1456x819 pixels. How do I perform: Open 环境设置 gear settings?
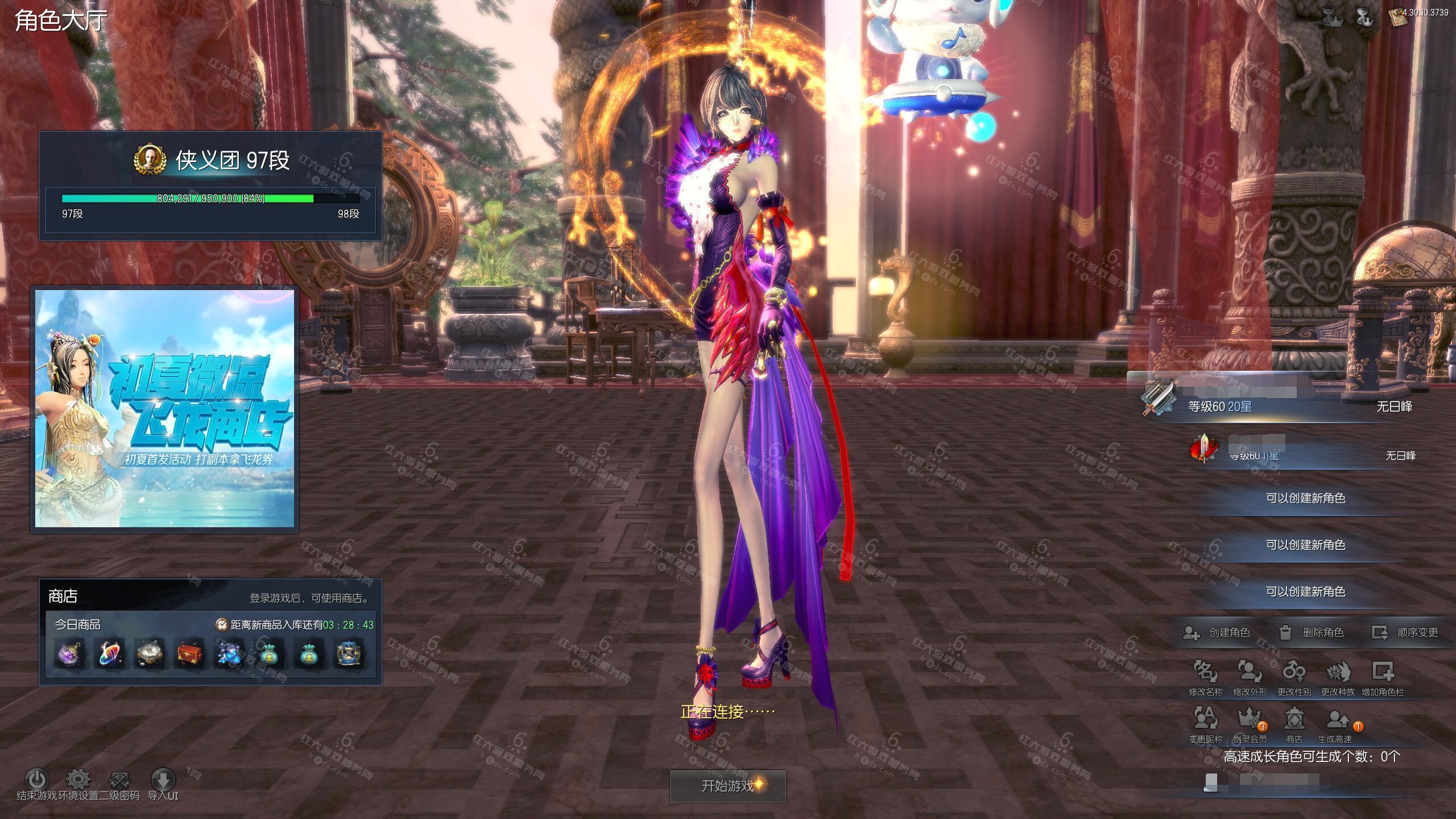(78, 779)
